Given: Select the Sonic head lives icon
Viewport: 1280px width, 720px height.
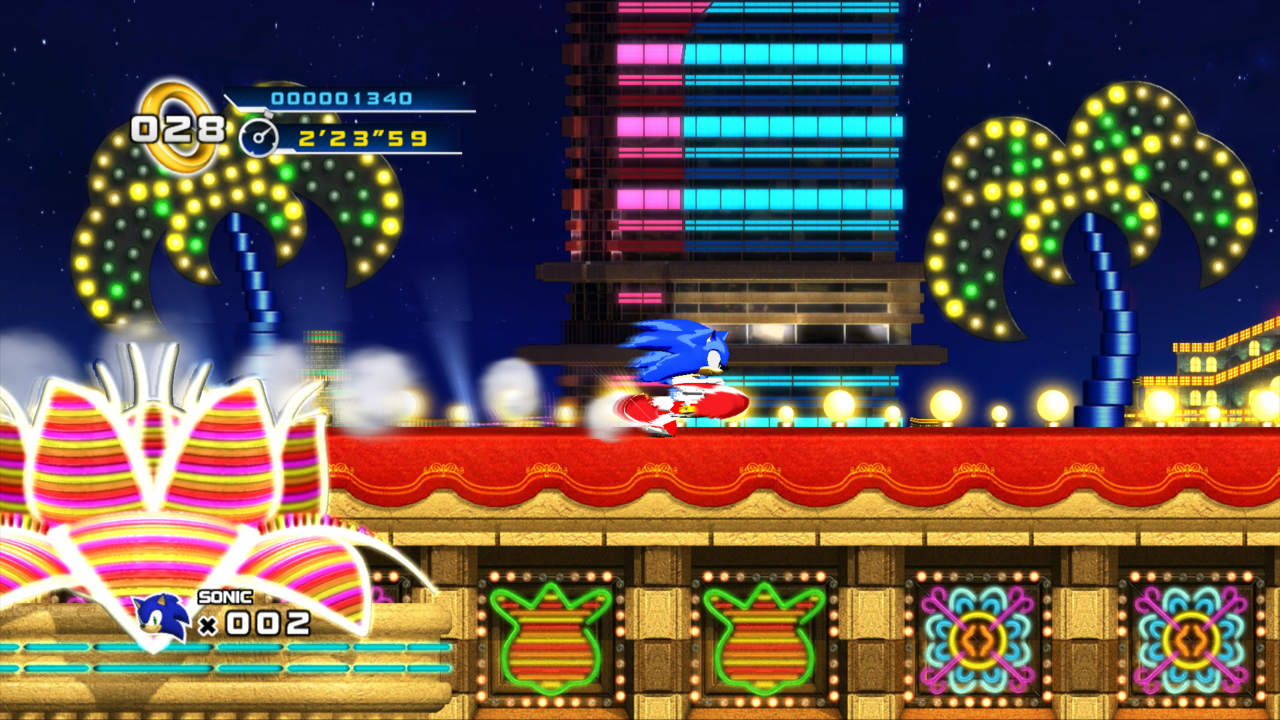Looking at the screenshot, I should [x=162, y=618].
